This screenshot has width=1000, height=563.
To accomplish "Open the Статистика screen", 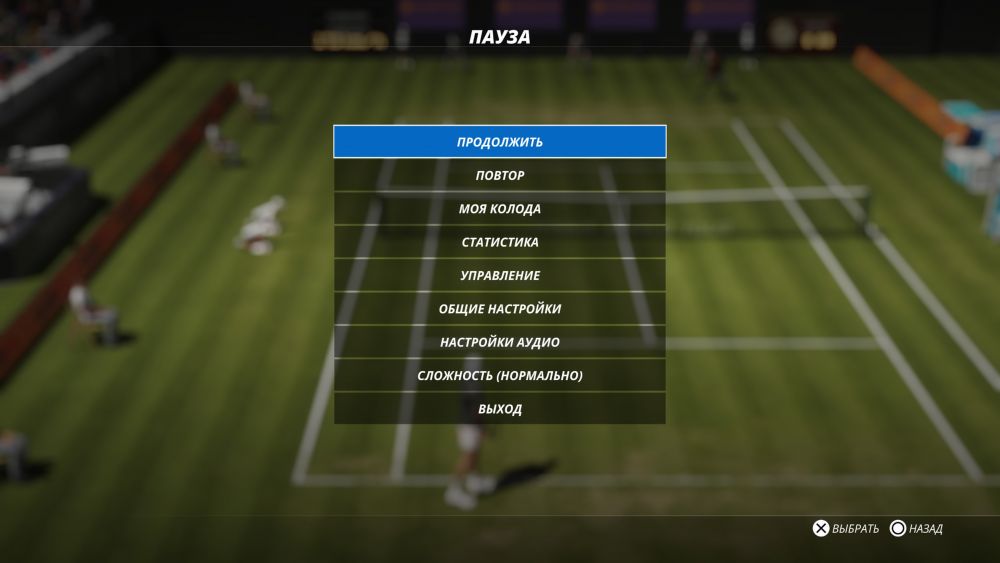I will point(500,242).
